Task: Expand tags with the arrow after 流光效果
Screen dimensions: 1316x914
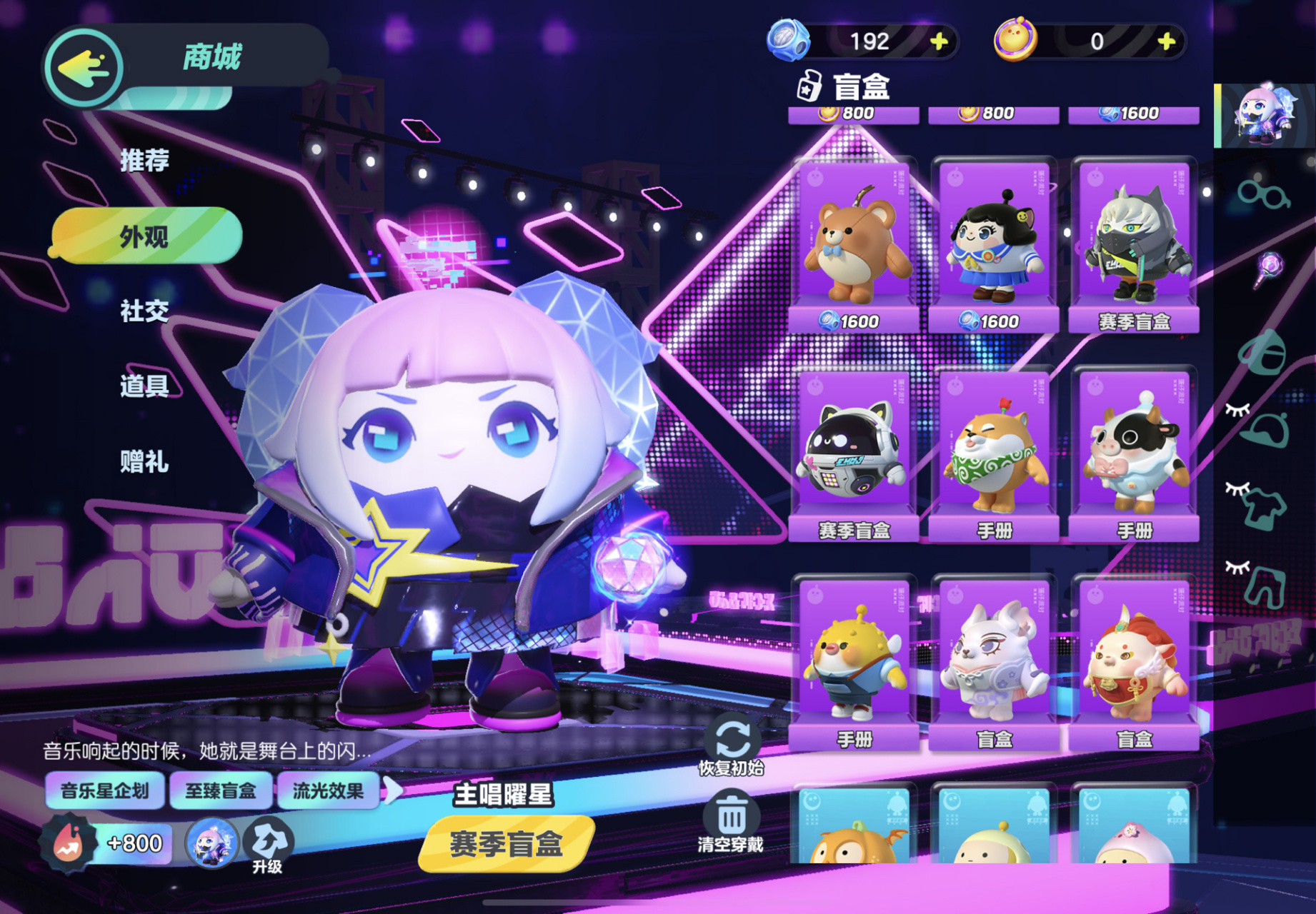Action: (x=395, y=790)
